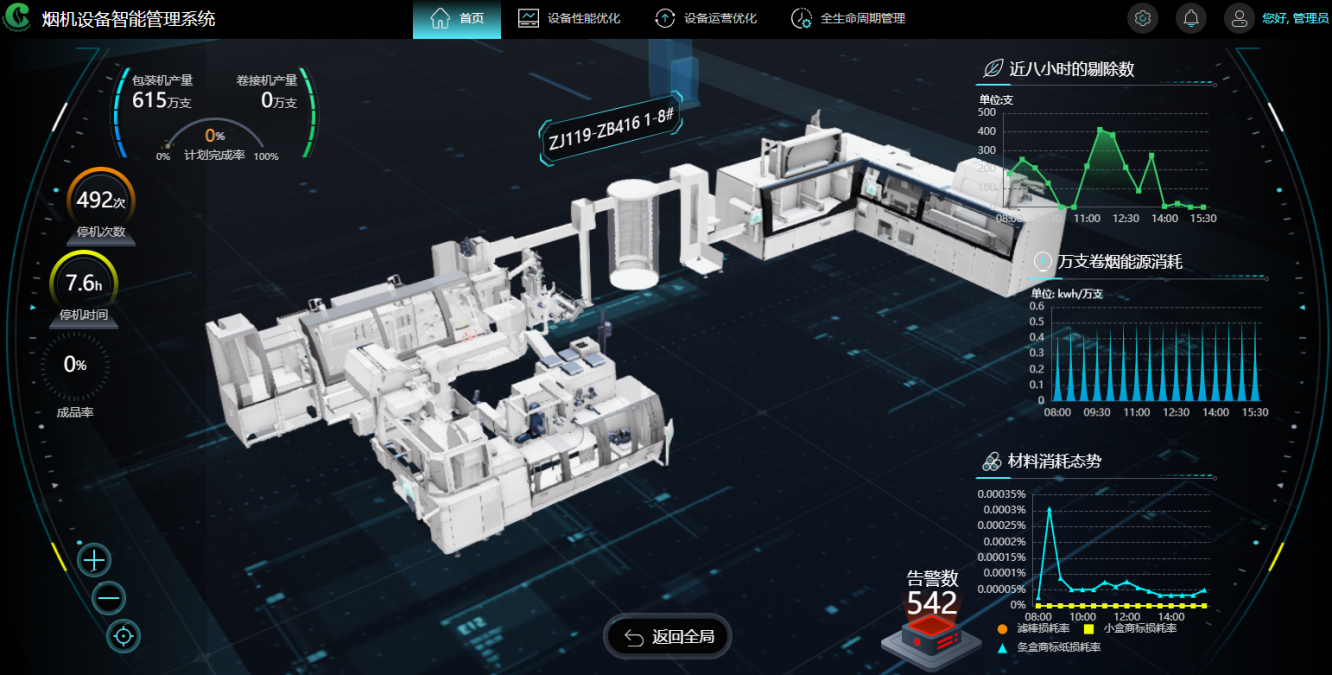The width and height of the screenshot is (1332, 675).
Task: Show notifications via the bell icon
Action: pos(1191,18)
